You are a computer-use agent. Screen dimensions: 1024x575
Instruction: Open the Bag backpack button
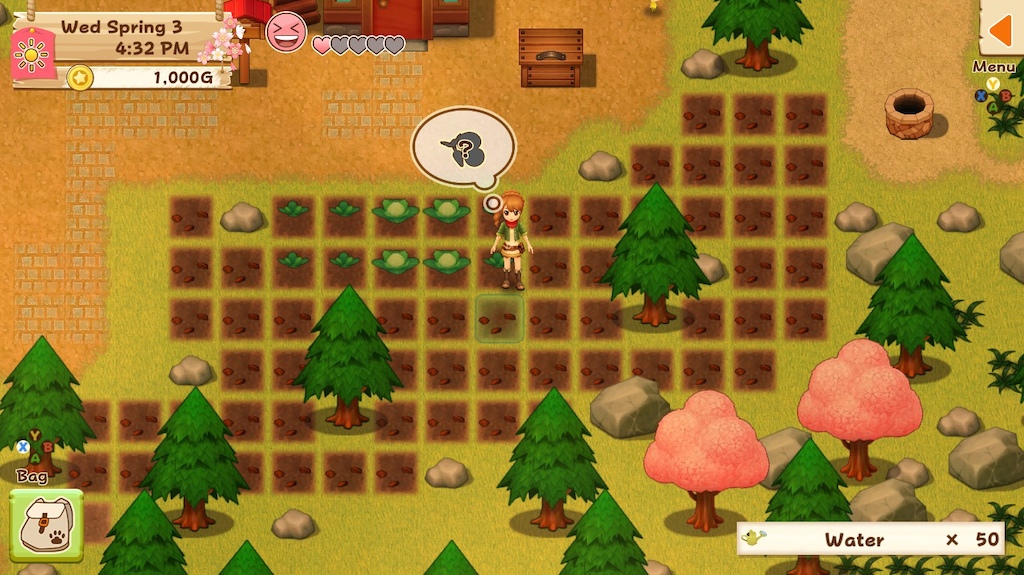[46, 525]
